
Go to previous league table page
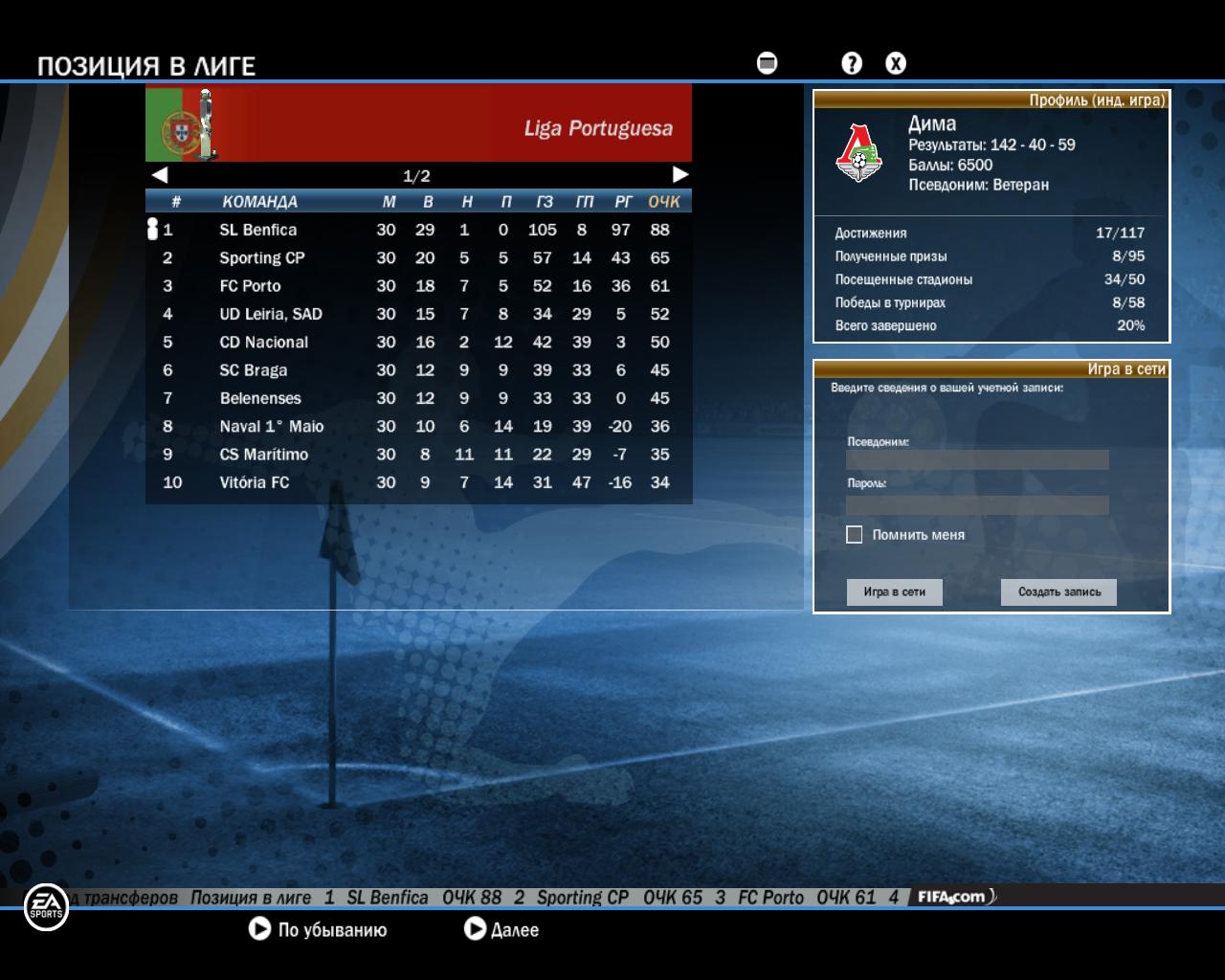(160, 174)
